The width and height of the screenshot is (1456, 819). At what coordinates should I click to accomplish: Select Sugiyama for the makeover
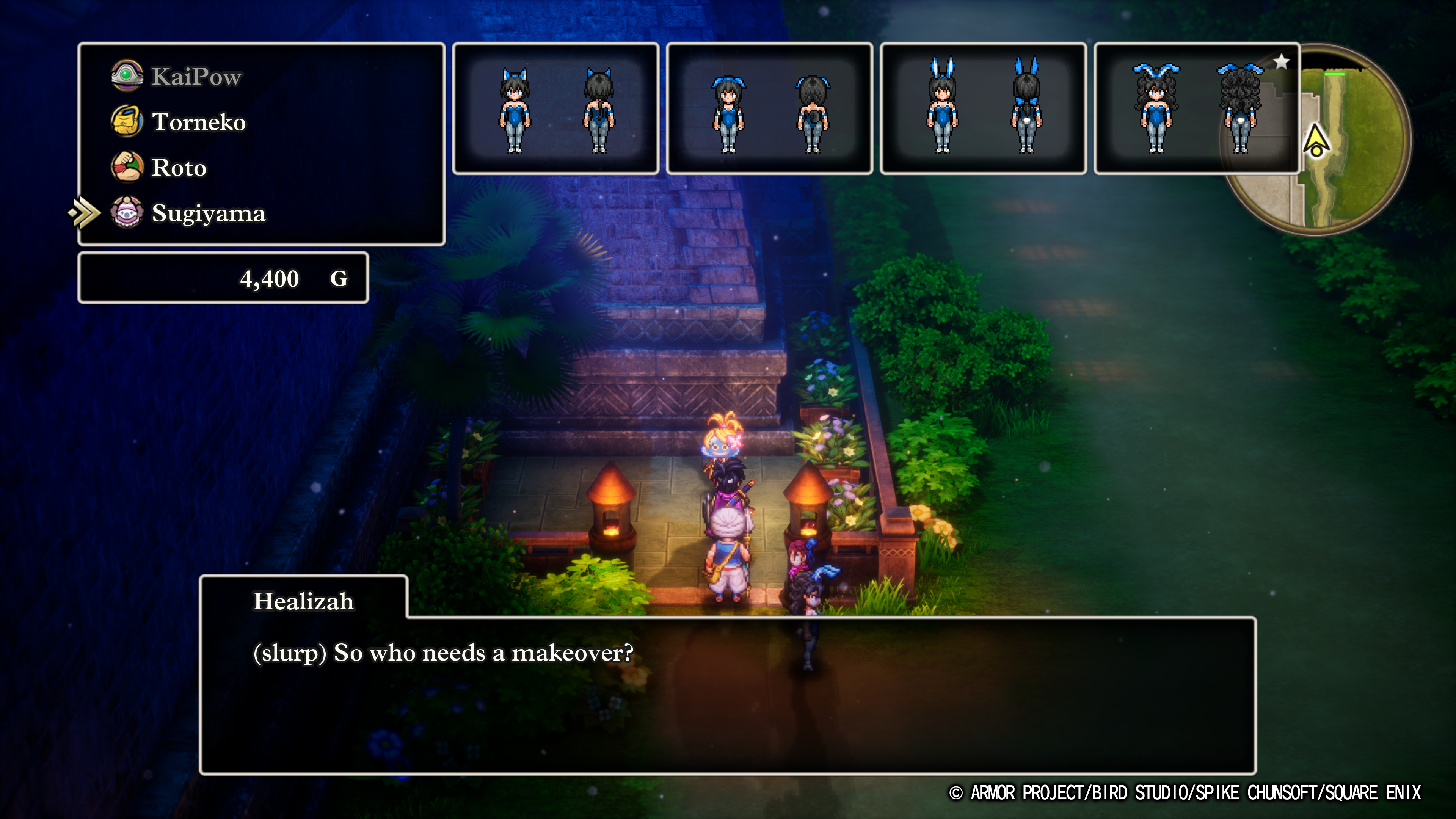[208, 213]
